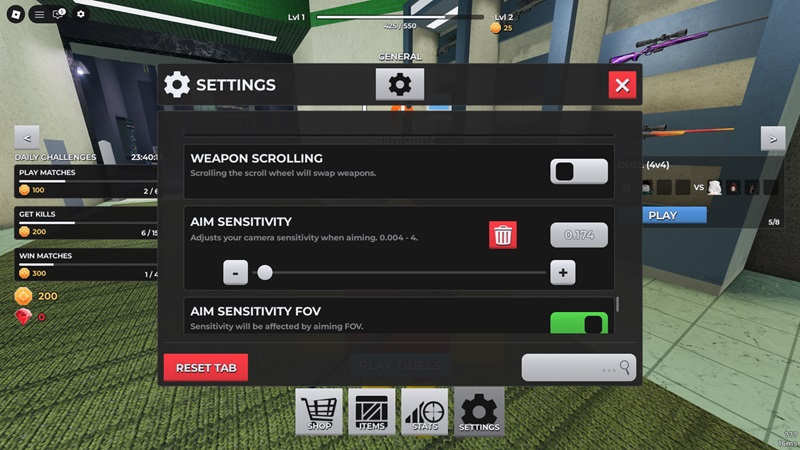Select the Settings button in the bottom bar
800x450 pixels.
[479, 412]
